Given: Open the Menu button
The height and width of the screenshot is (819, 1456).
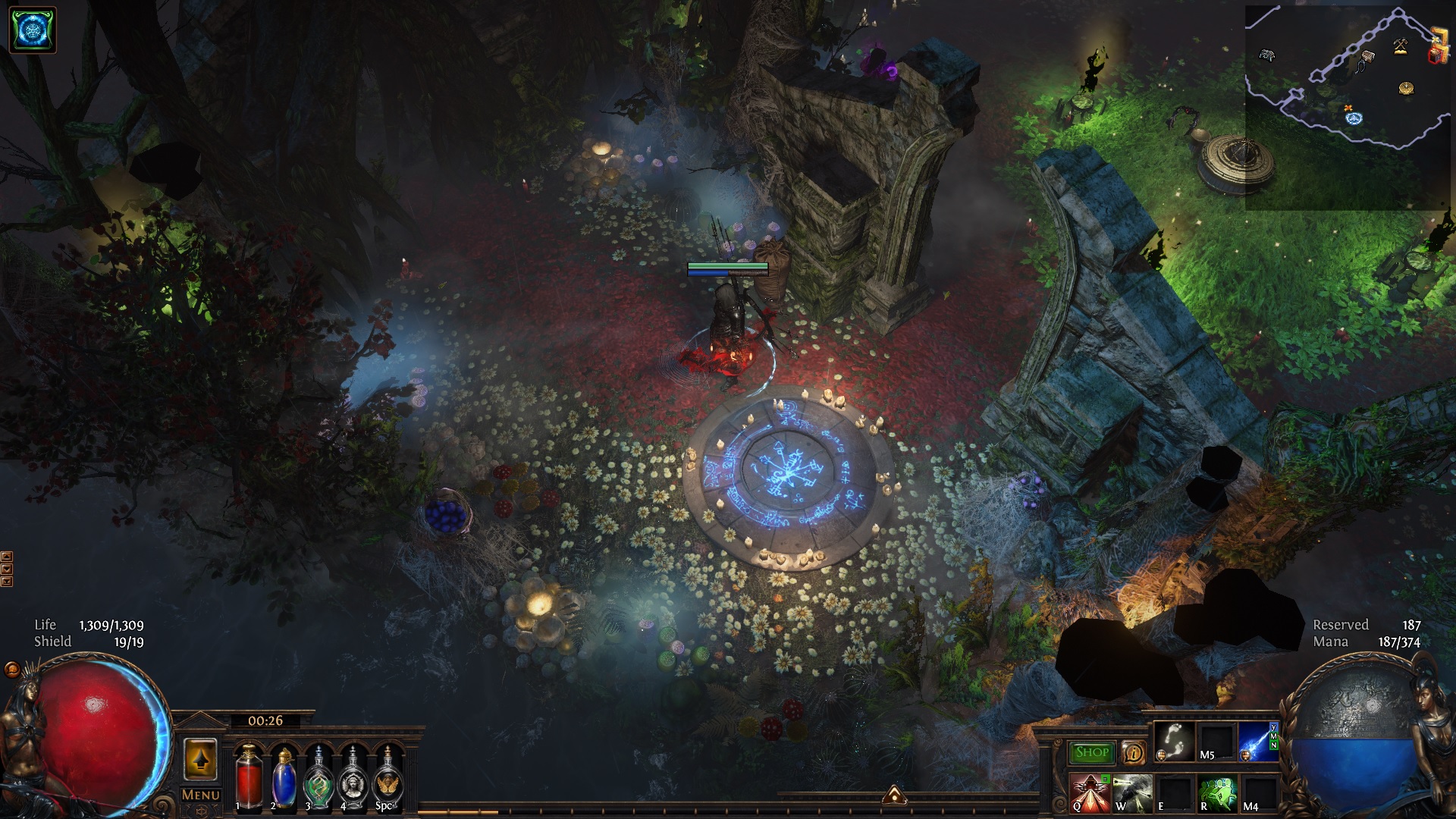Looking at the screenshot, I should pyautogui.click(x=200, y=795).
